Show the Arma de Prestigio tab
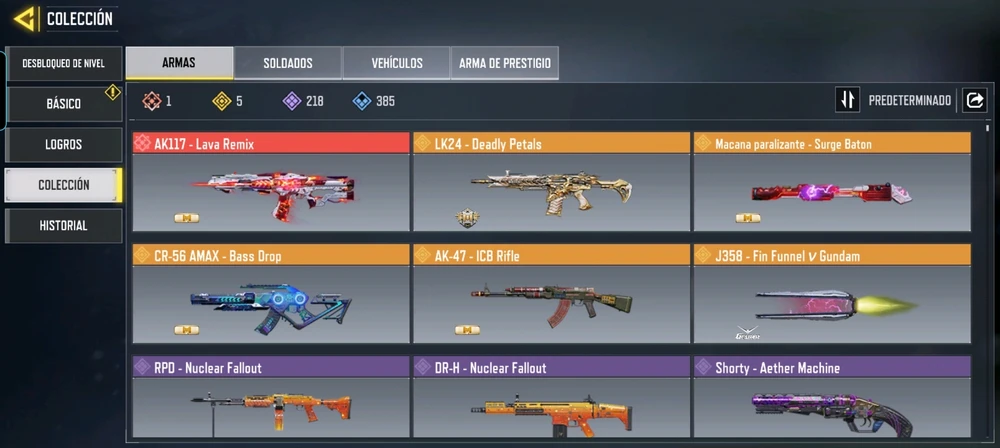The width and height of the screenshot is (1000, 448). [504, 63]
